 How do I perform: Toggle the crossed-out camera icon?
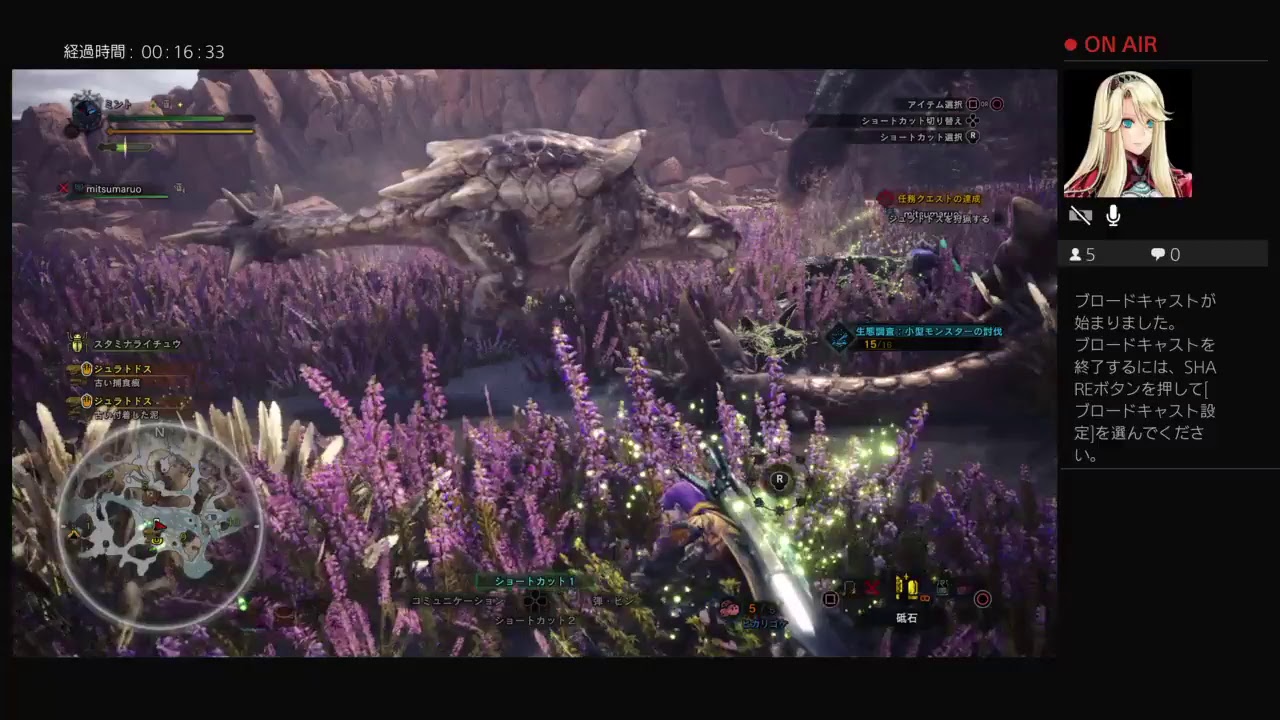[1080, 216]
